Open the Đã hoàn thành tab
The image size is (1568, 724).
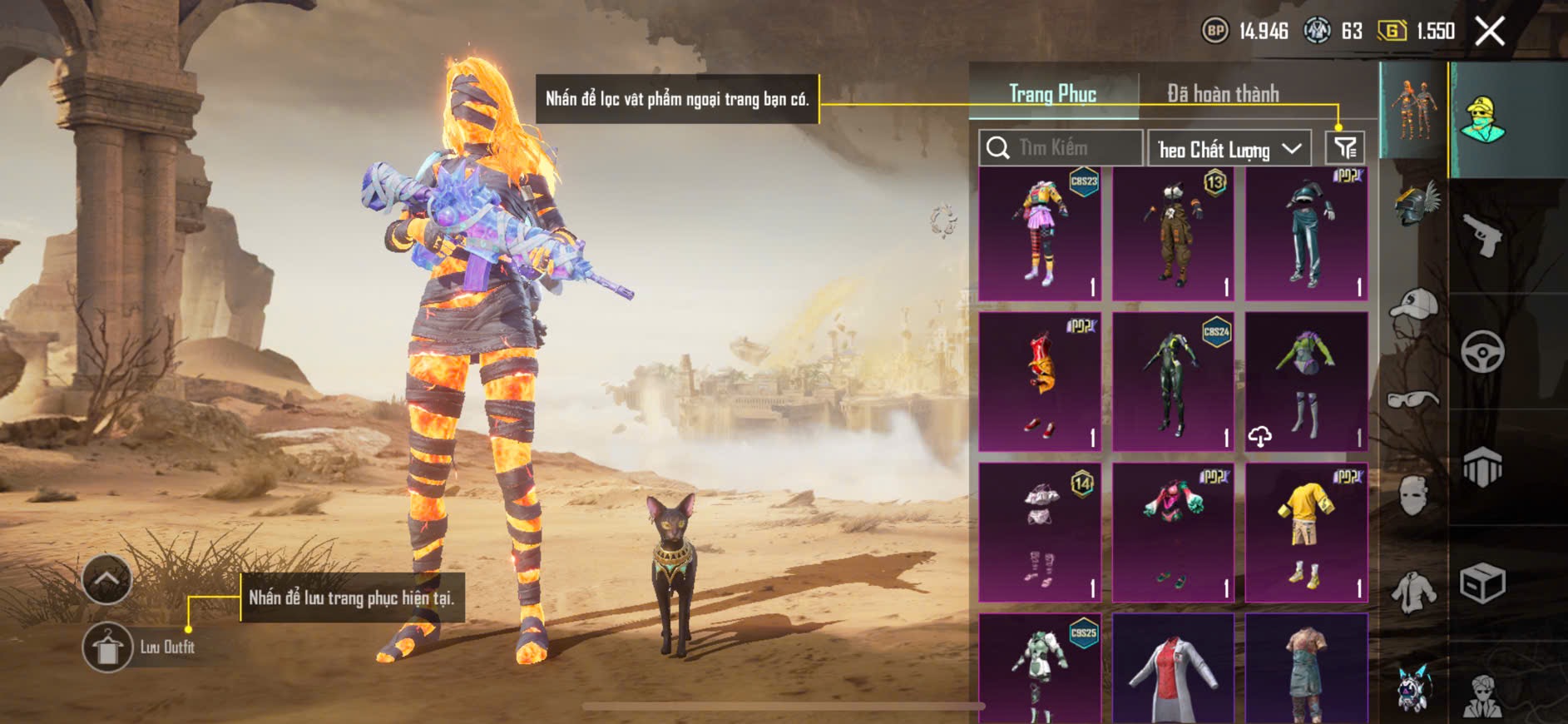[1223, 94]
